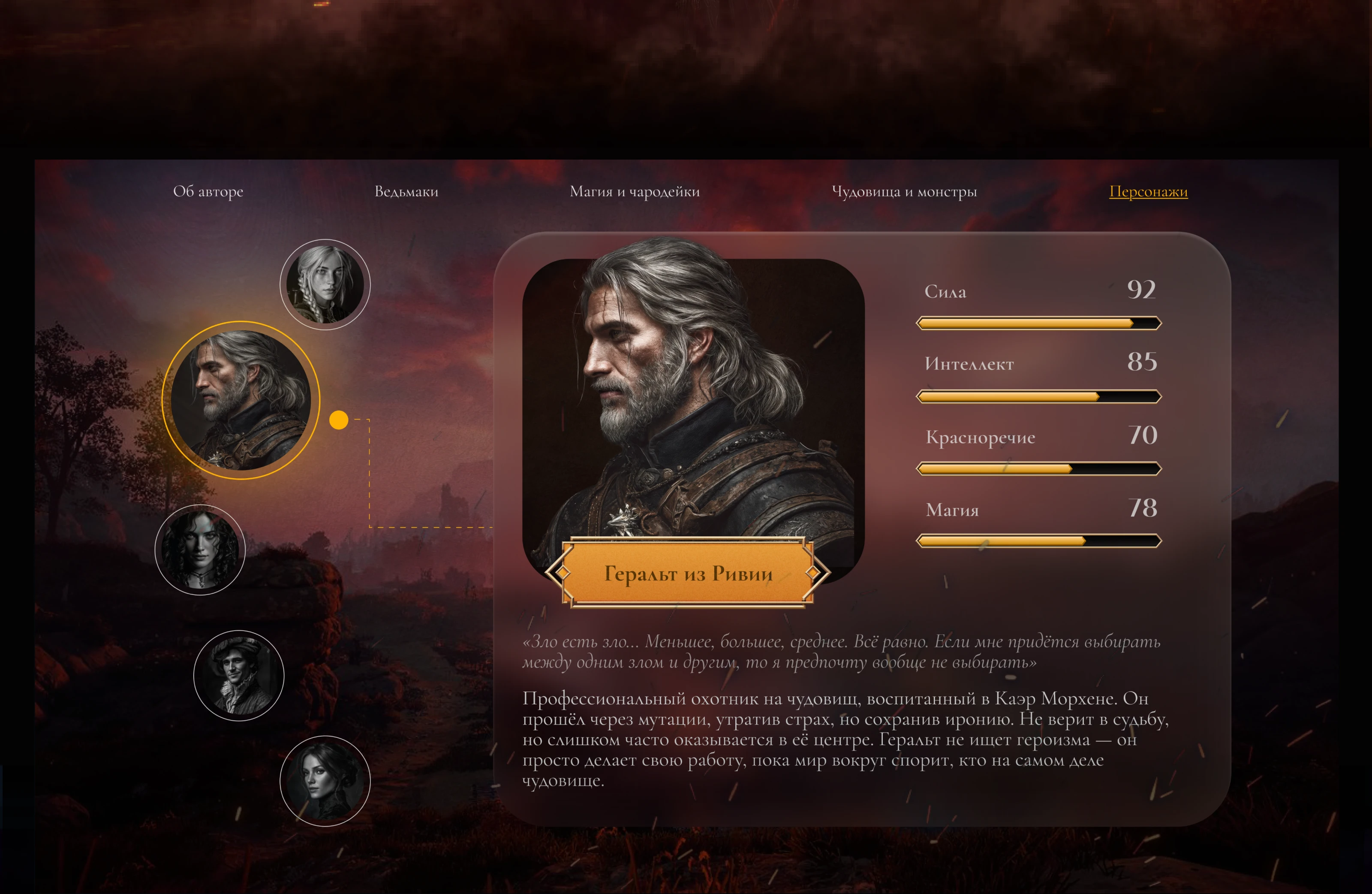Open the Ведьмаки section
The height and width of the screenshot is (894, 1372).
pyautogui.click(x=406, y=192)
